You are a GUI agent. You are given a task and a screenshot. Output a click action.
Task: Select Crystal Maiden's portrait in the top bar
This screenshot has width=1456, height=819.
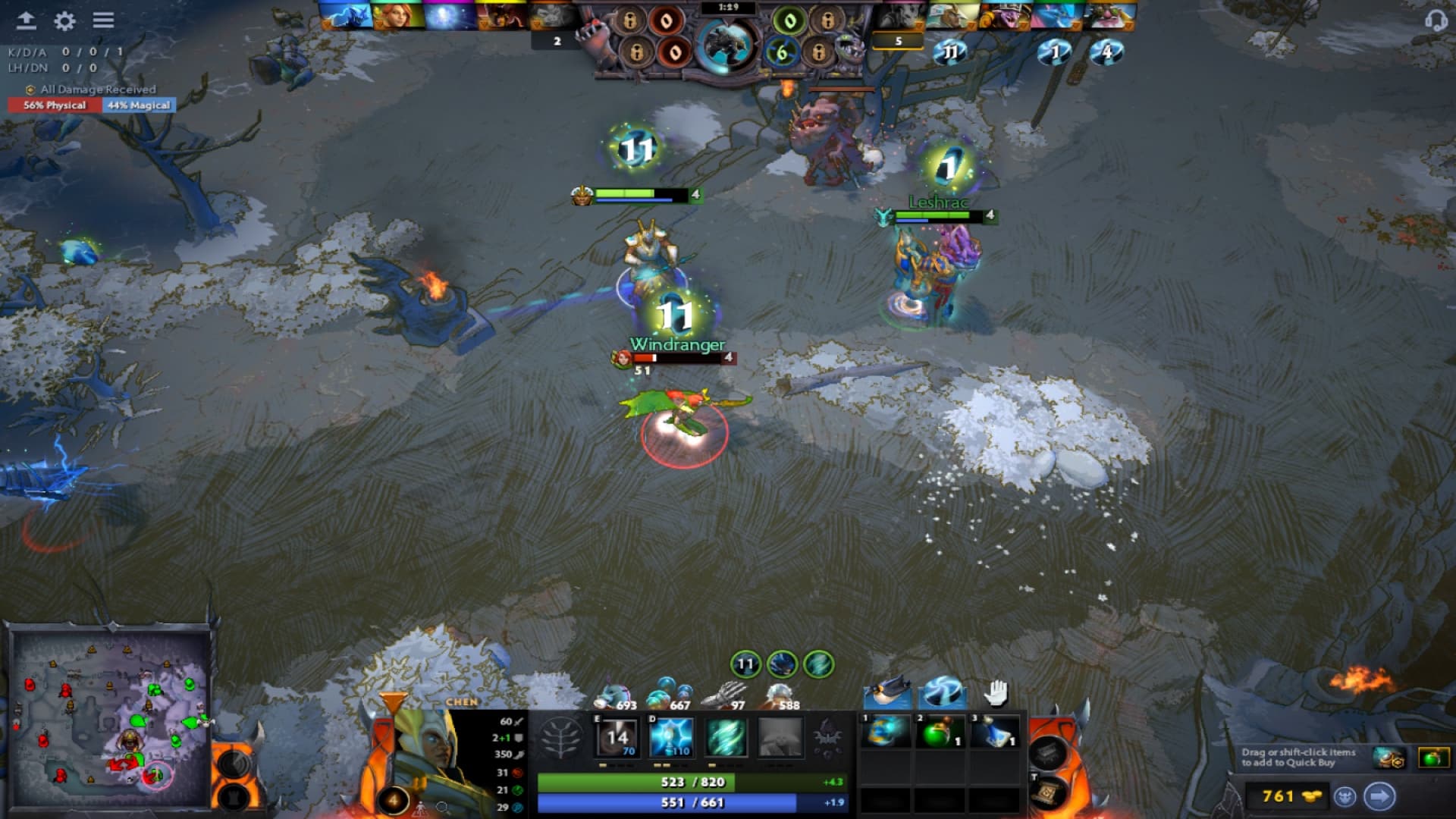tap(345, 15)
